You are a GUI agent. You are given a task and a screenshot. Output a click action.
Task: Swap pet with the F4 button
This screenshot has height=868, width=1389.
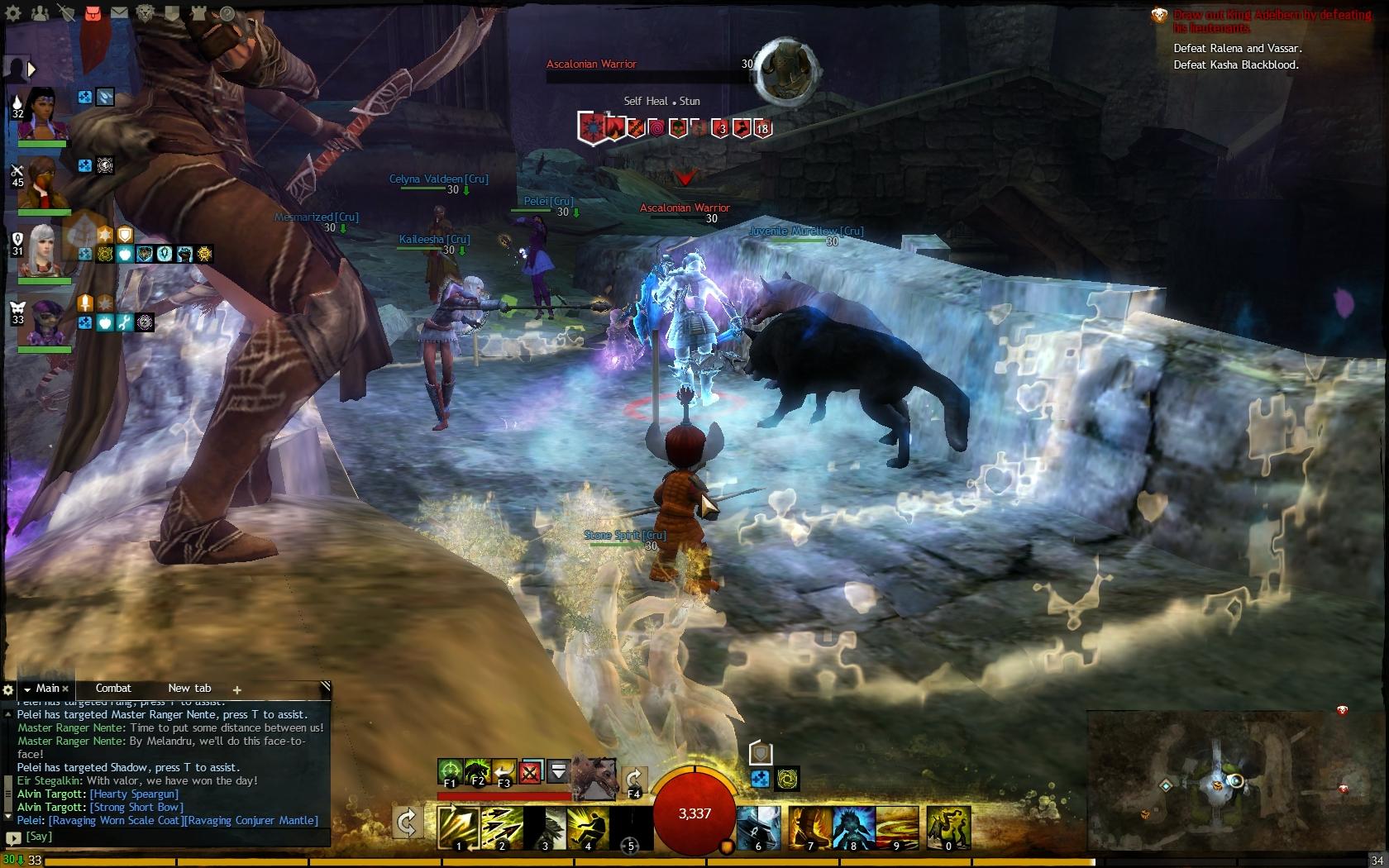[x=634, y=780]
